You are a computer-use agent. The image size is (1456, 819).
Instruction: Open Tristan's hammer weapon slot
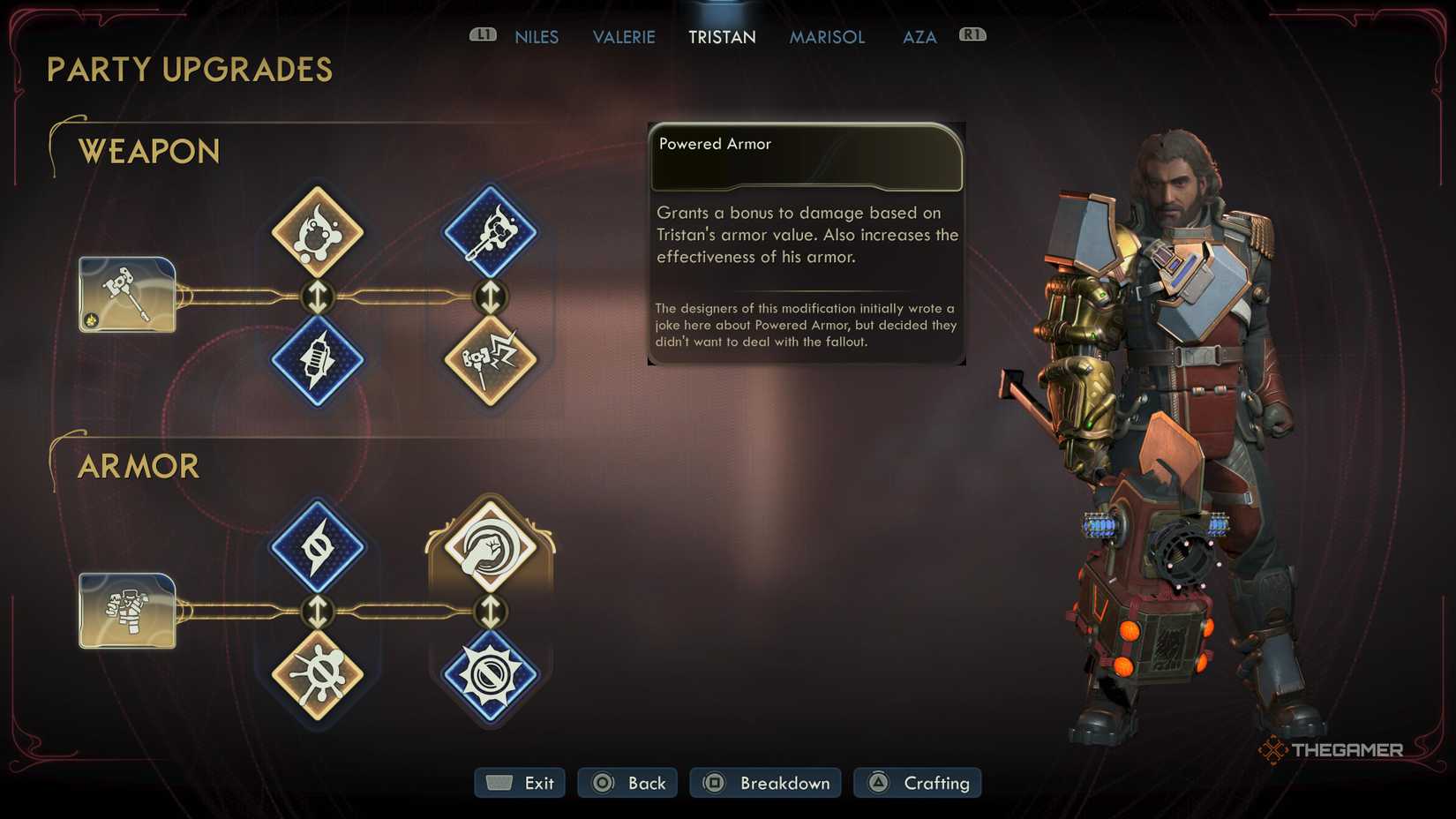click(127, 294)
